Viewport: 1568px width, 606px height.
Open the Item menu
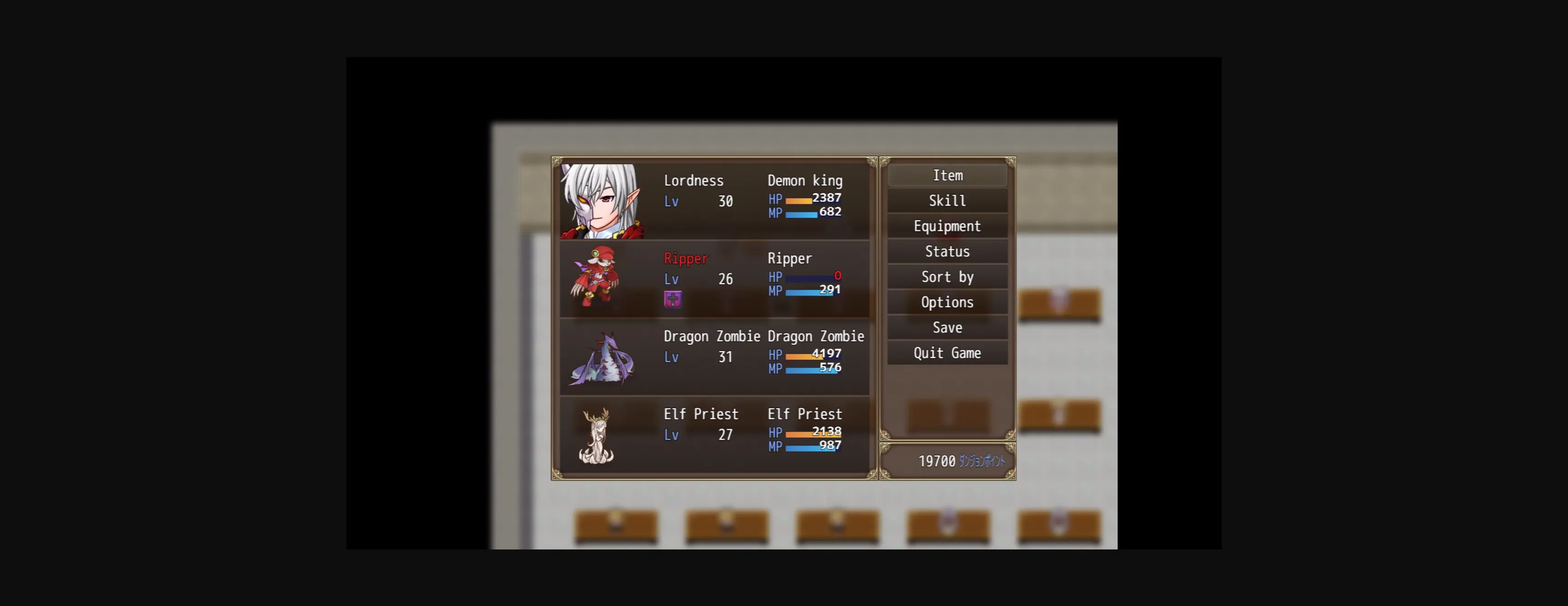947,176
